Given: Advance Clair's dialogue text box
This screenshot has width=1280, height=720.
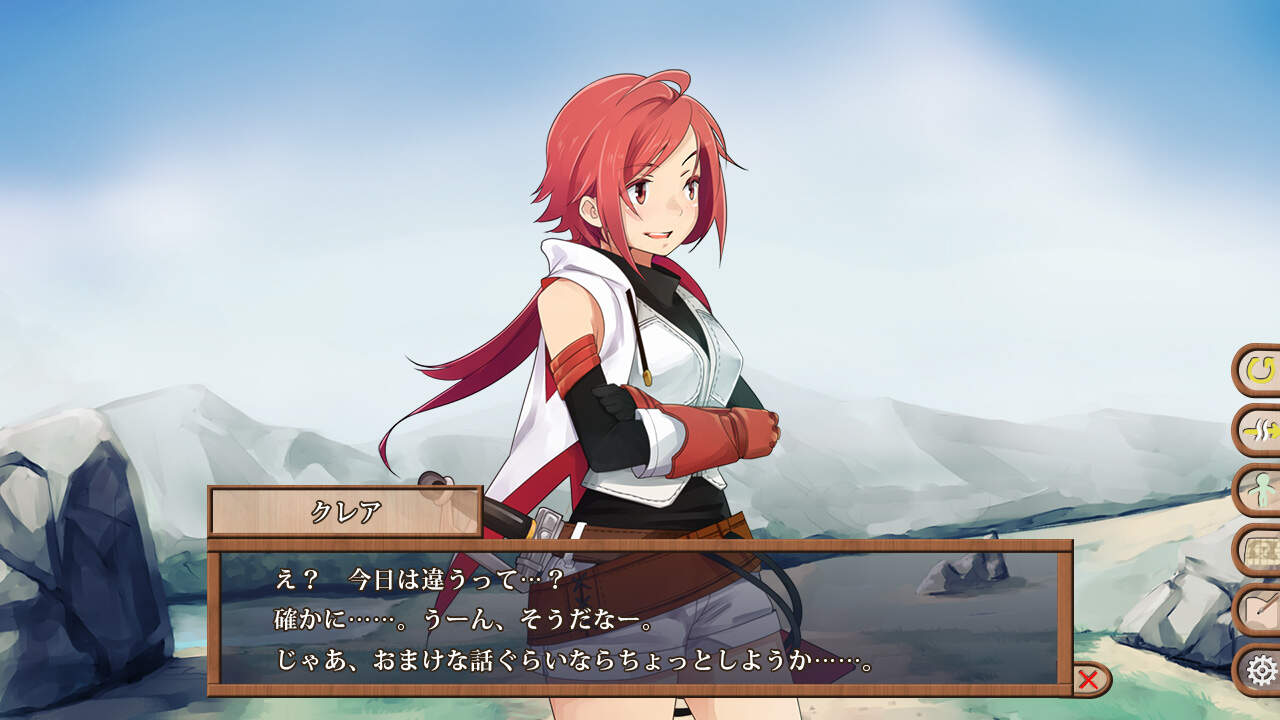Looking at the screenshot, I should pos(640,618).
